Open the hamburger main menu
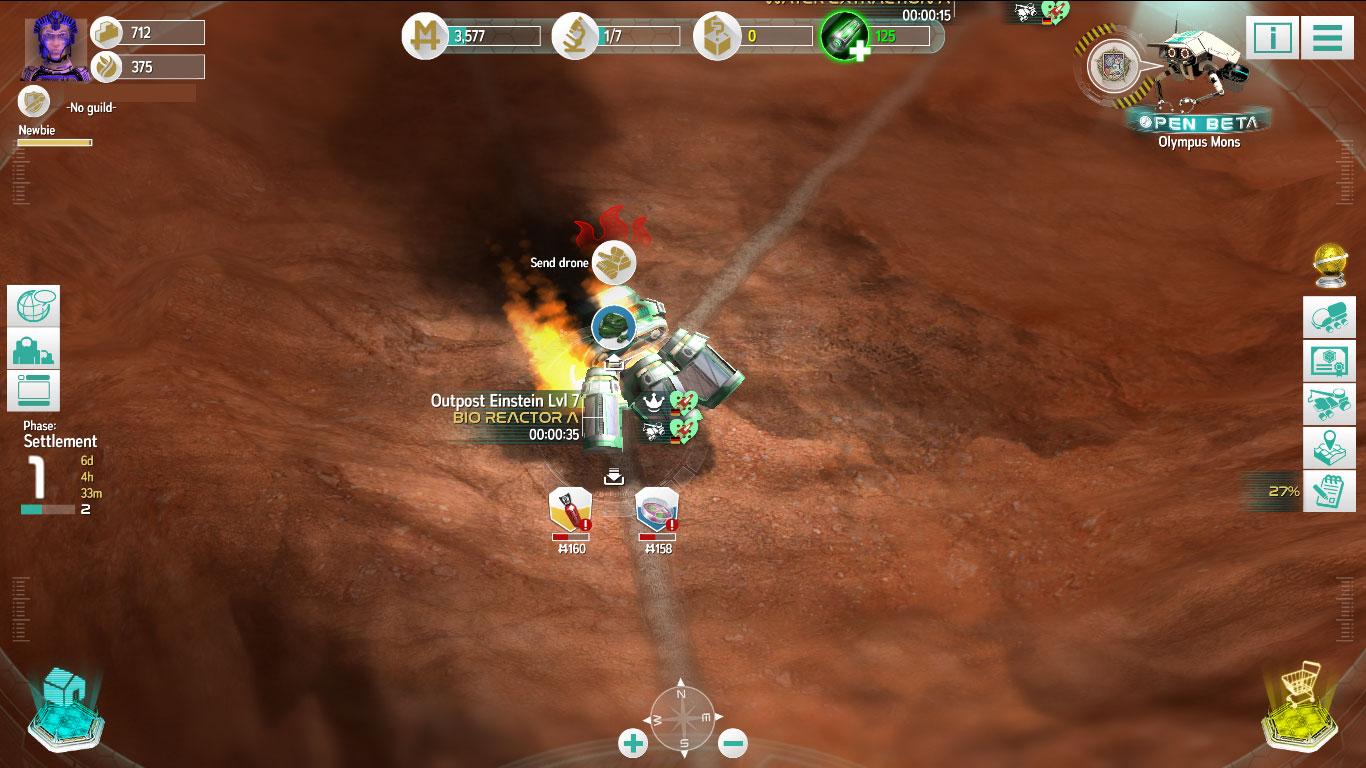The height and width of the screenshot is (768, 1366). coord(1327,38)
